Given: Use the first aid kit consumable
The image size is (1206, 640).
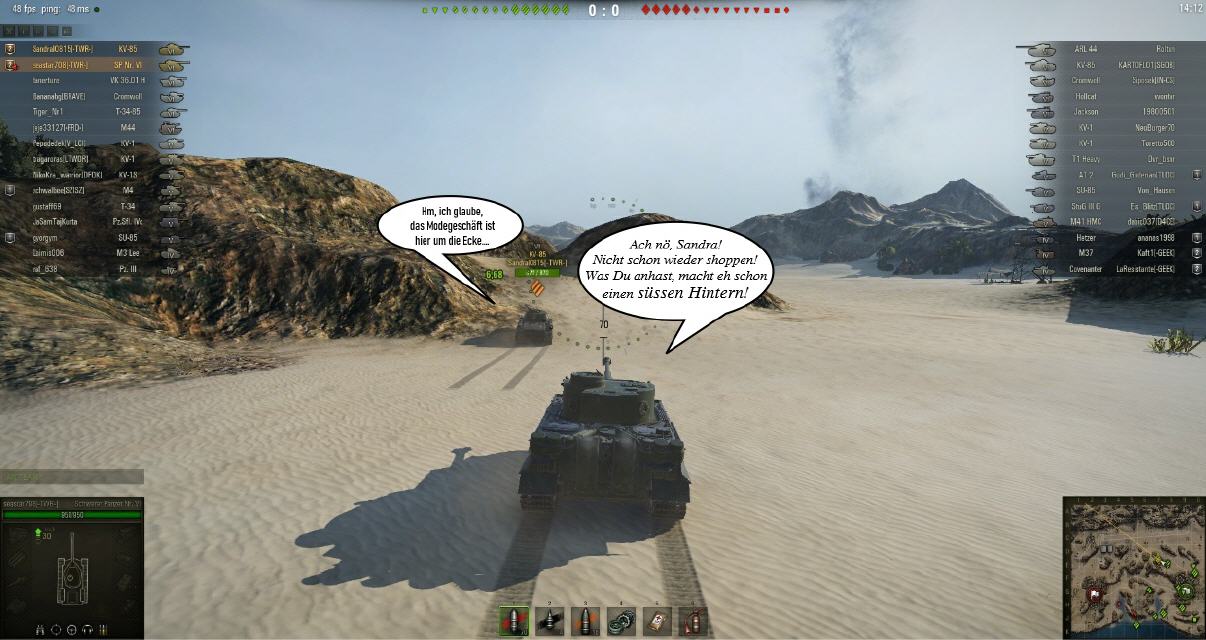Looking at the screenshot, I should click(657, 621).
